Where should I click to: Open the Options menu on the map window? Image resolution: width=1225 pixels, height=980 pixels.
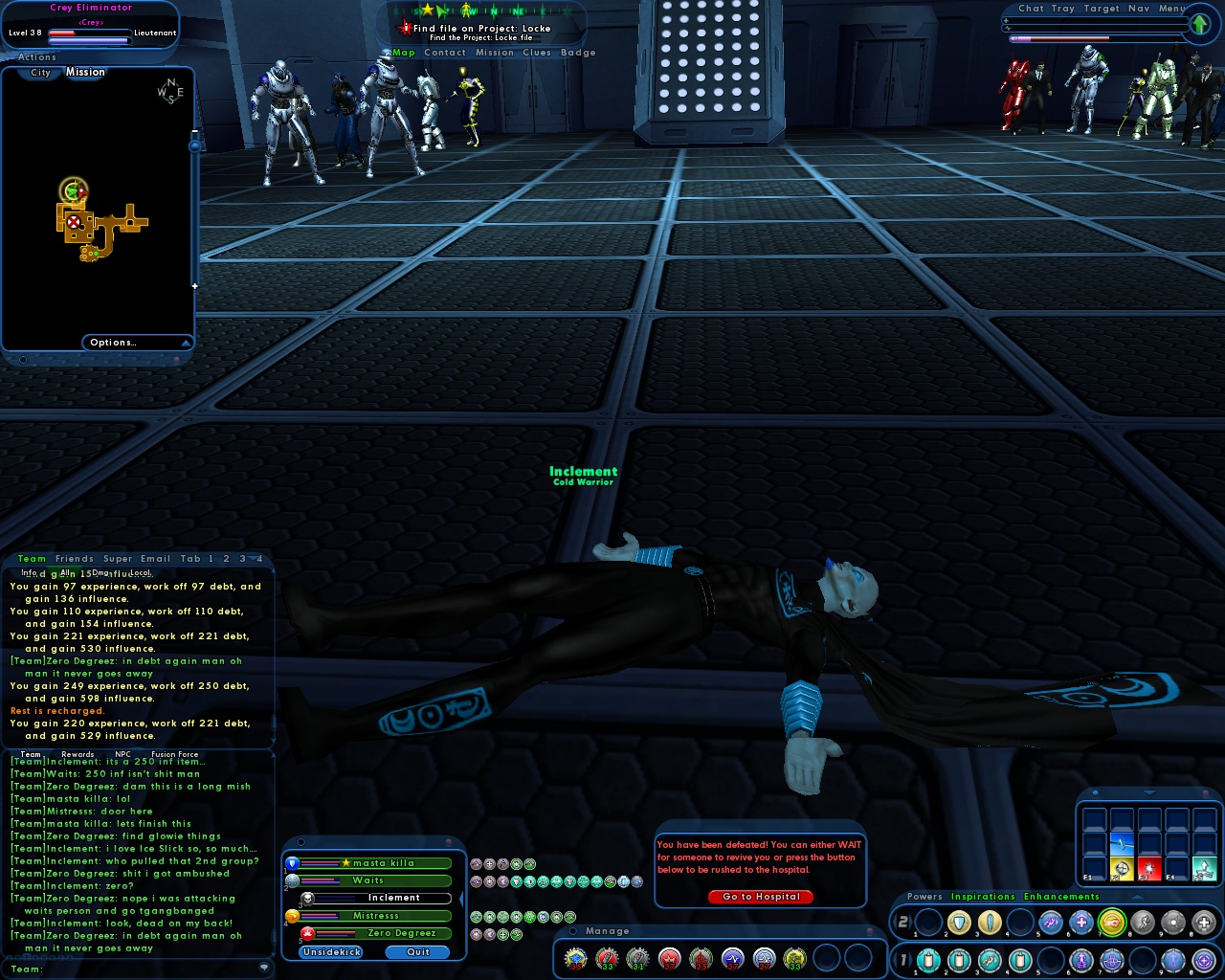(x=114, y=342)
